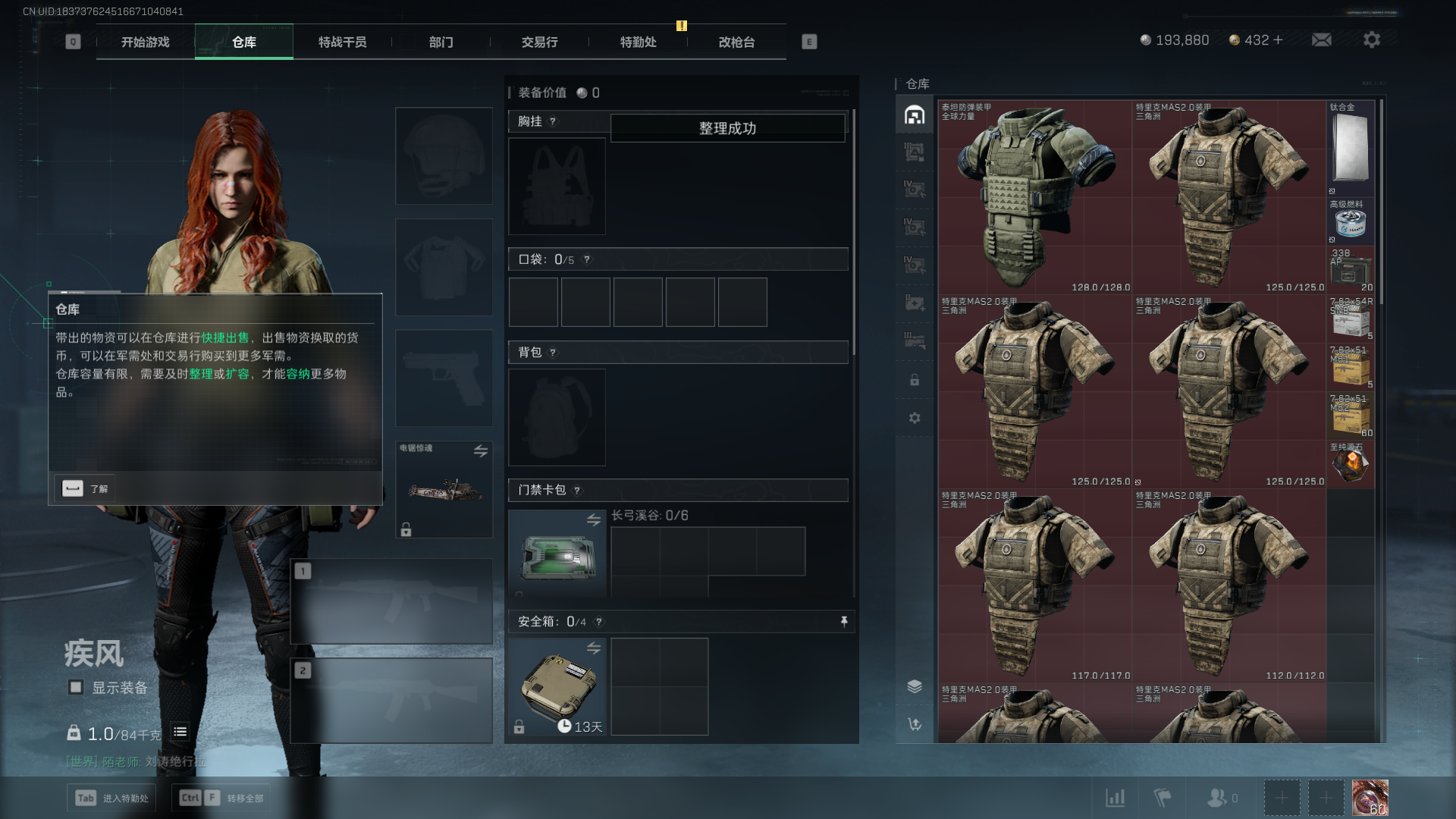Open the 交易行 trading tab
The width and height of the screenshot is (1456, 819).
click(539, 42)
